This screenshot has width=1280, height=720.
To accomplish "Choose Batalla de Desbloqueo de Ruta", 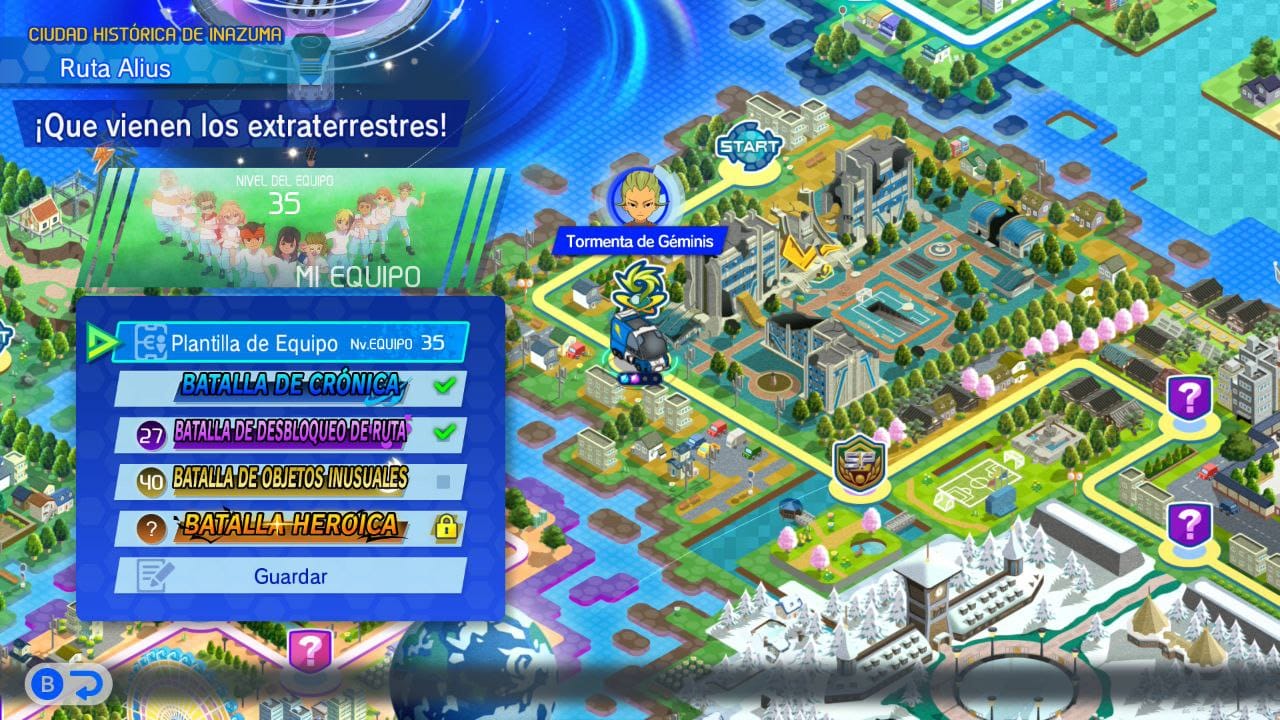I will 290,434.
